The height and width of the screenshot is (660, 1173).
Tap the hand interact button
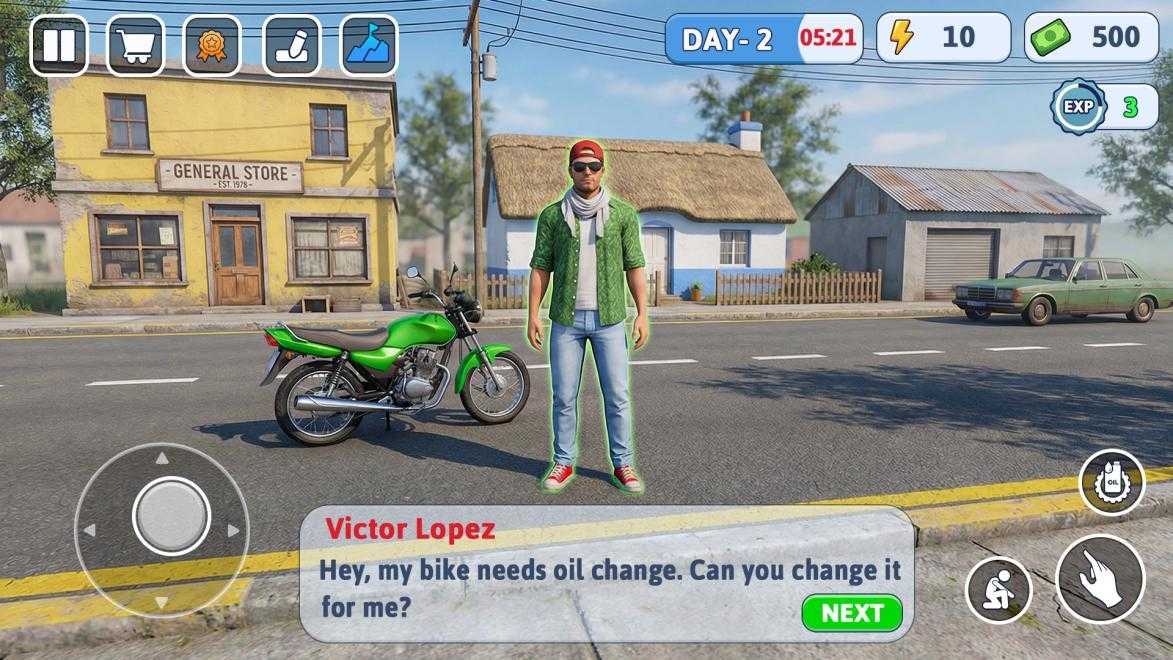click(1100, 579)
